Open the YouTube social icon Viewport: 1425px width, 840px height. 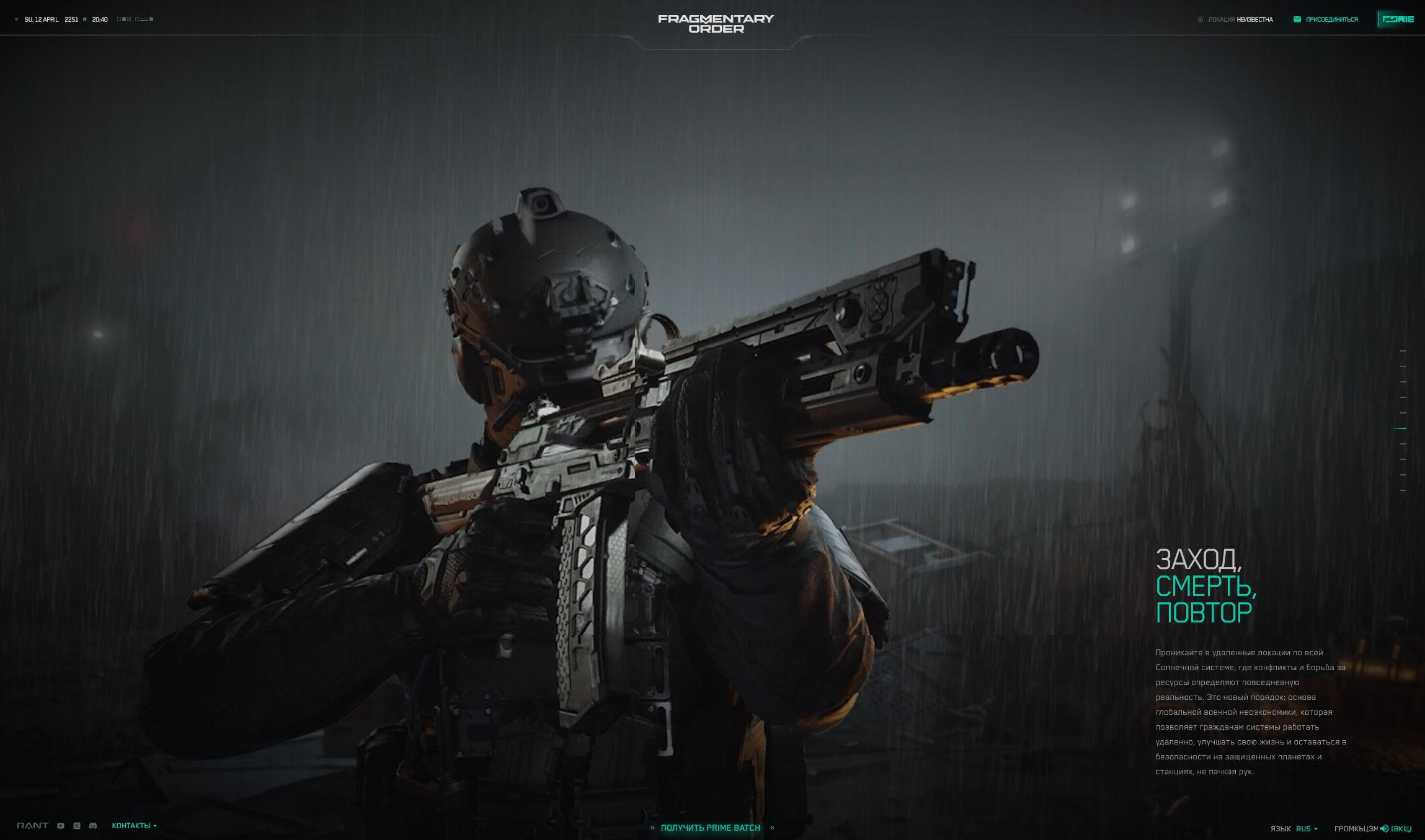pos(61,826)
